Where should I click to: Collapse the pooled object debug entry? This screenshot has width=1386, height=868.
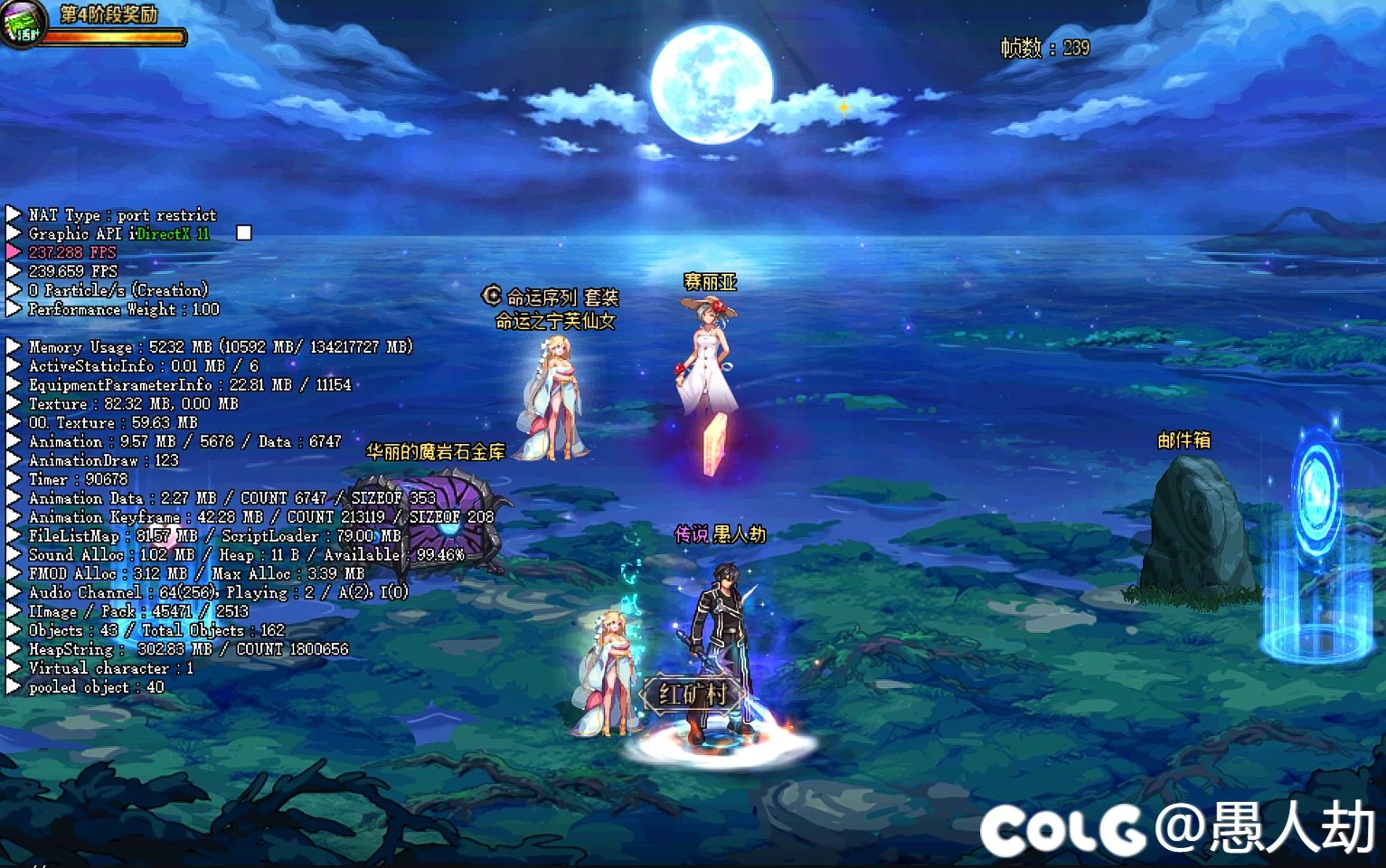(x=13, y=686)
